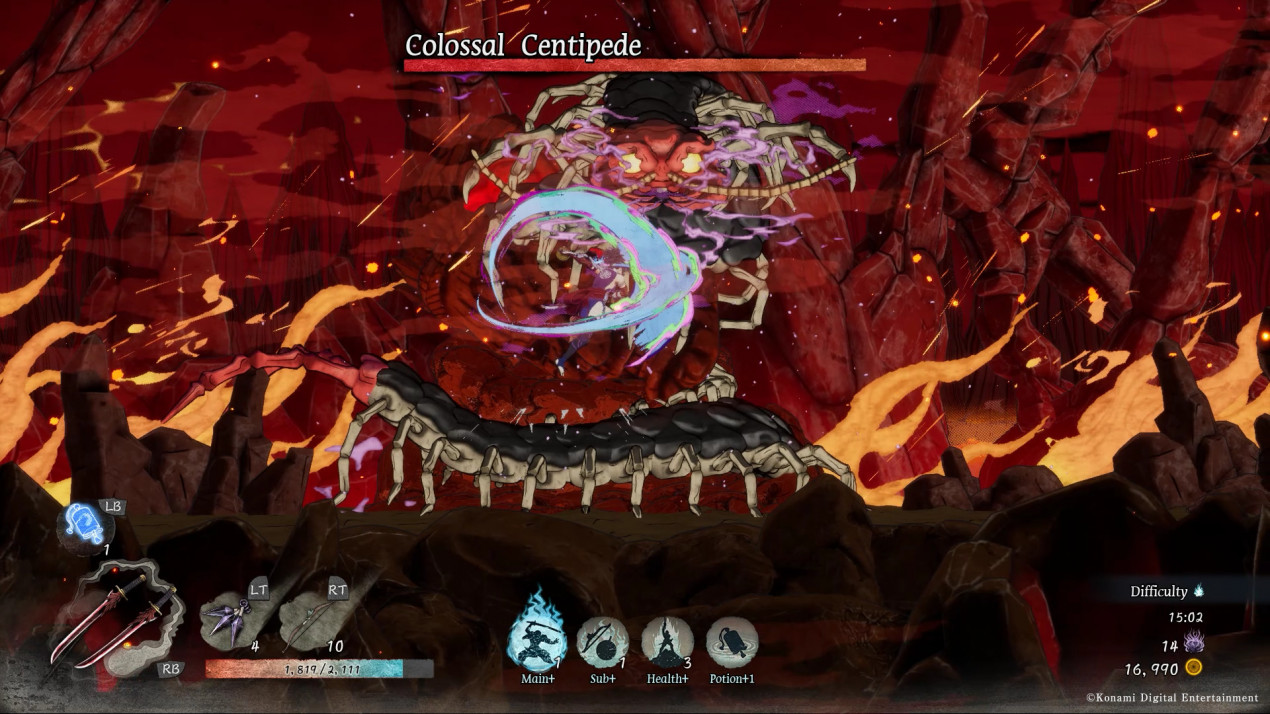Fire the bow sub-weapon slot
This screenshot has width=1270, height=714.
310,615
